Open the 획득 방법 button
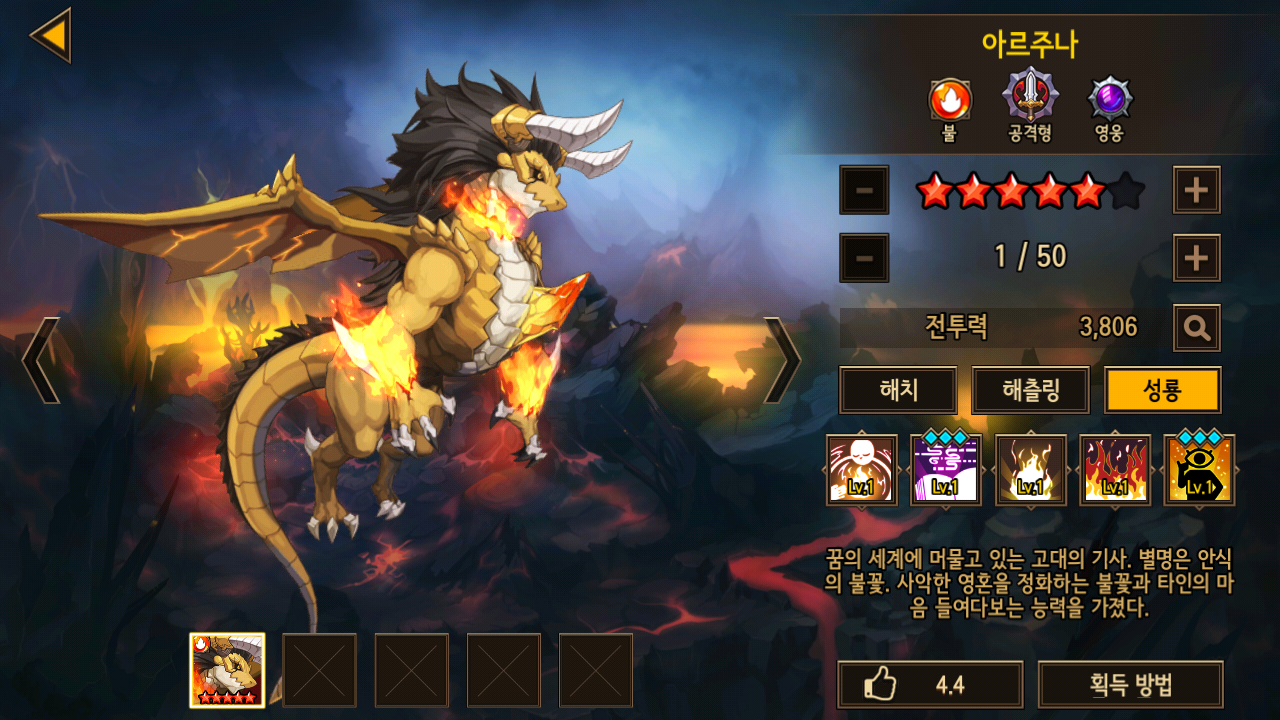 (x=1130, y=685)
